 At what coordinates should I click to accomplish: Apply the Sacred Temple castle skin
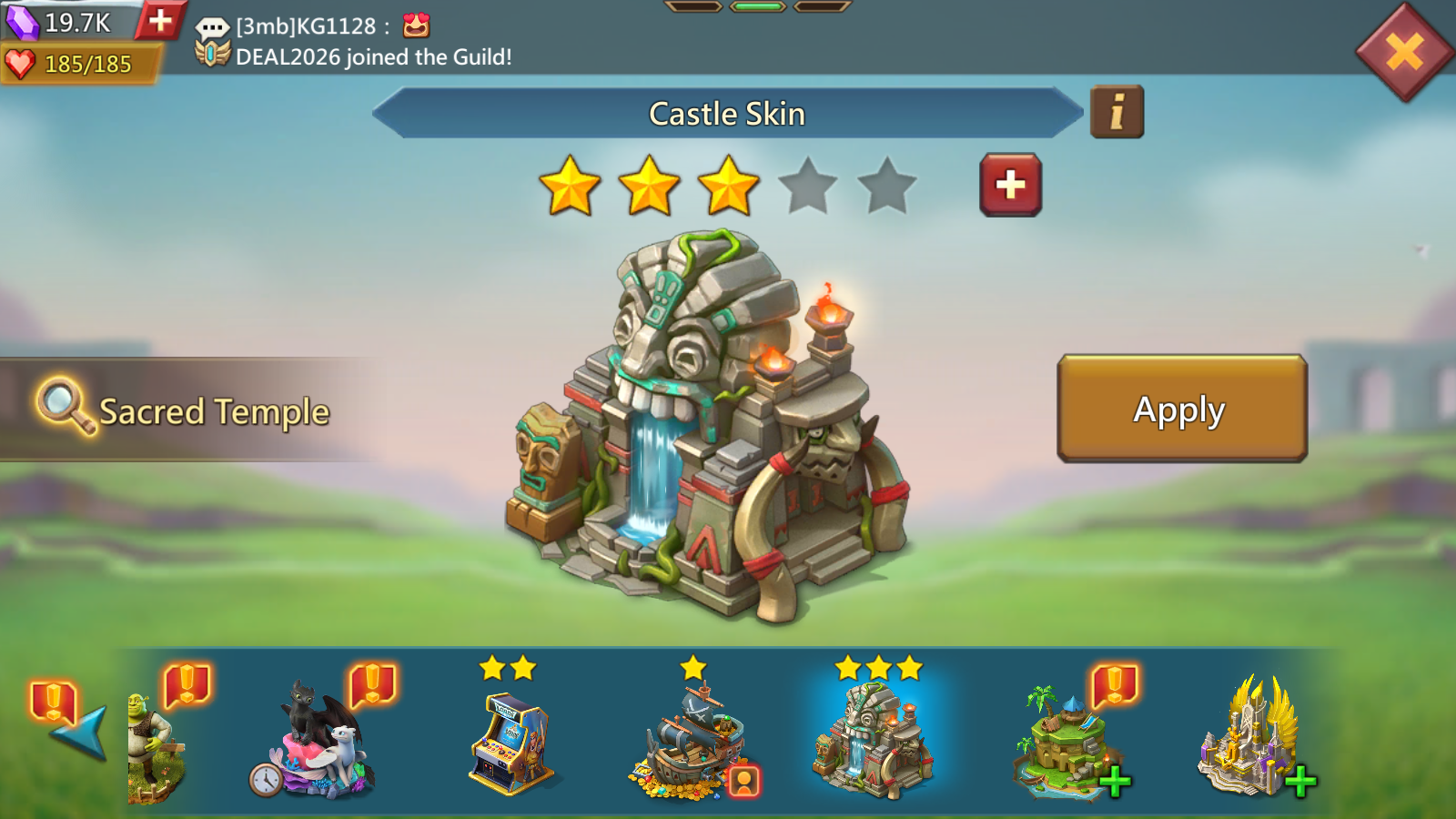(x=1181, y=409)
